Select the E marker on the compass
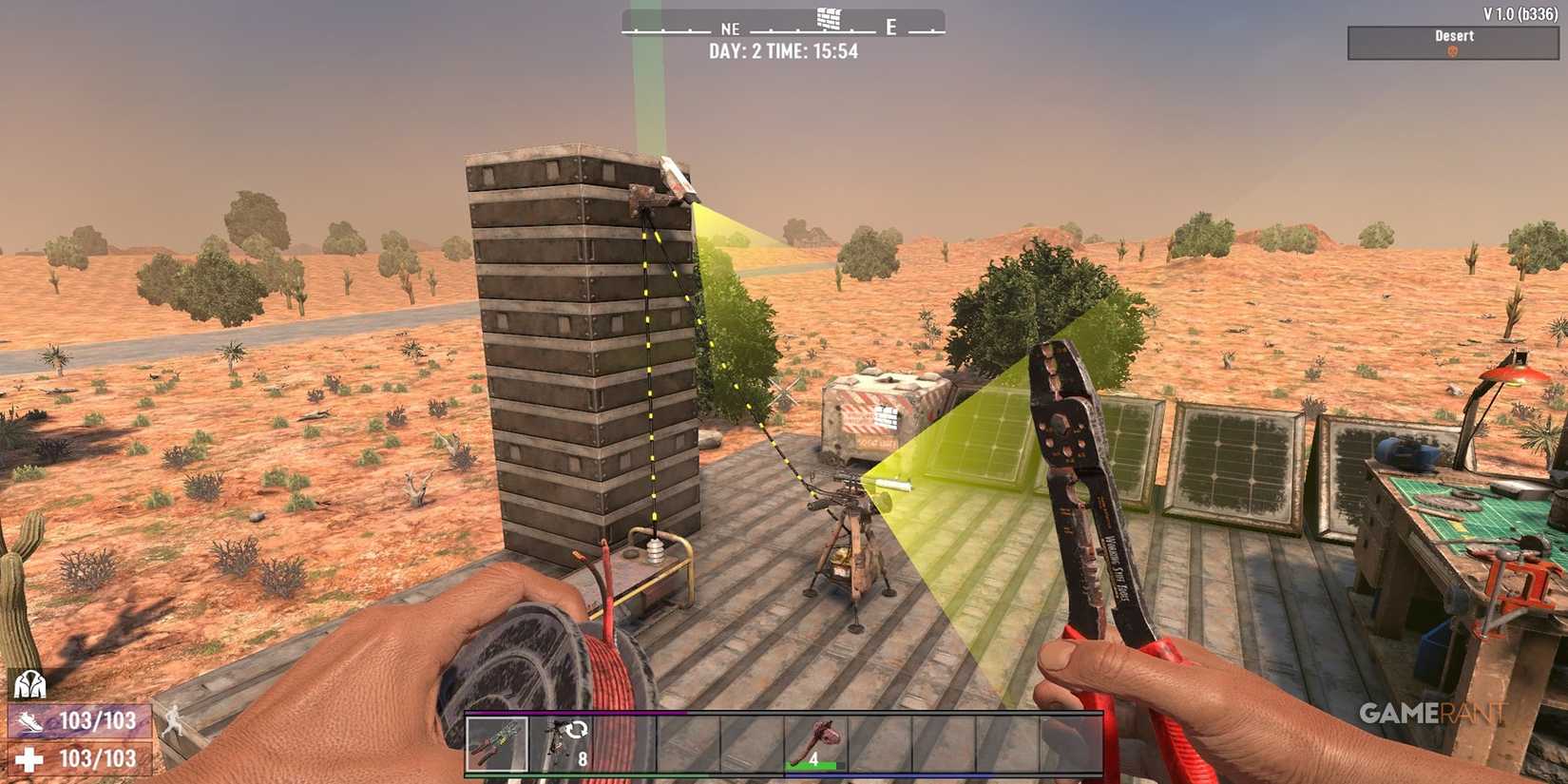This screenshot has width=1568, height=784. point(890,29)
